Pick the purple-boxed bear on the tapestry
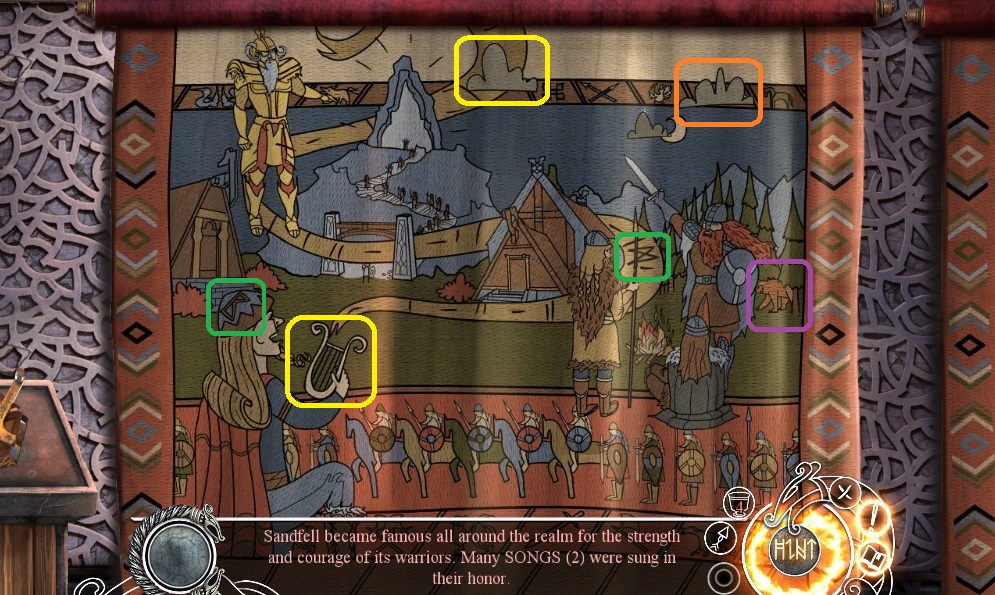995x595 pixels. click(x=779, y=295)
